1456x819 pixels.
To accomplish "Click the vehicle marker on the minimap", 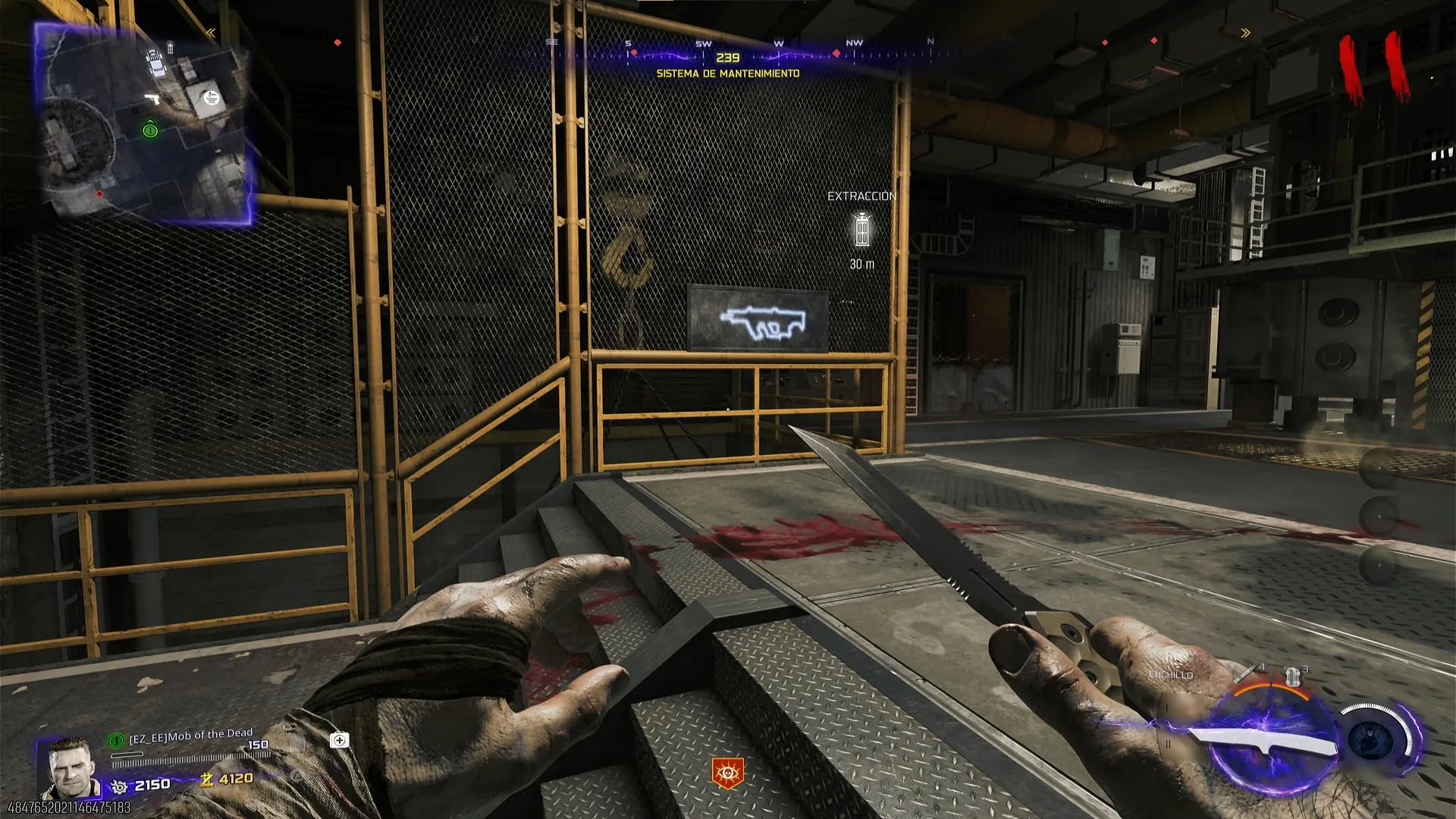I will pos(155,62).
